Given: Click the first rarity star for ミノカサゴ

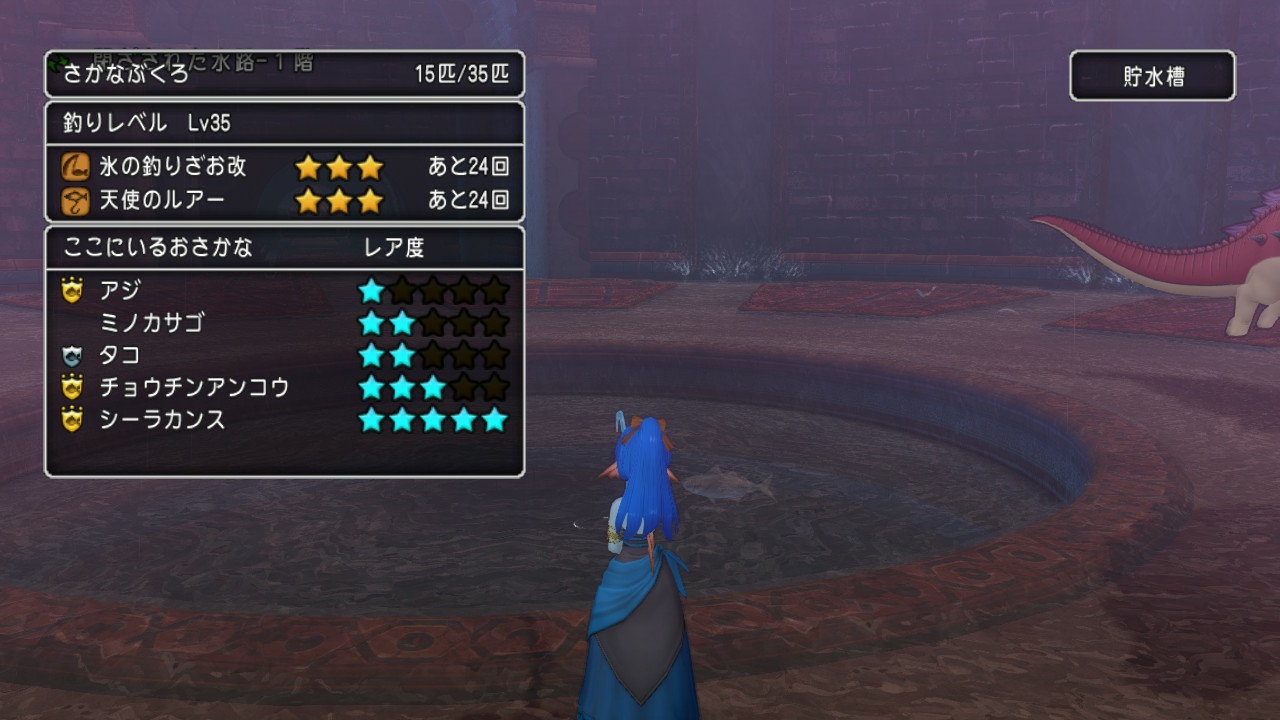Looking at the screenshot, I should (x=372, y=321).
